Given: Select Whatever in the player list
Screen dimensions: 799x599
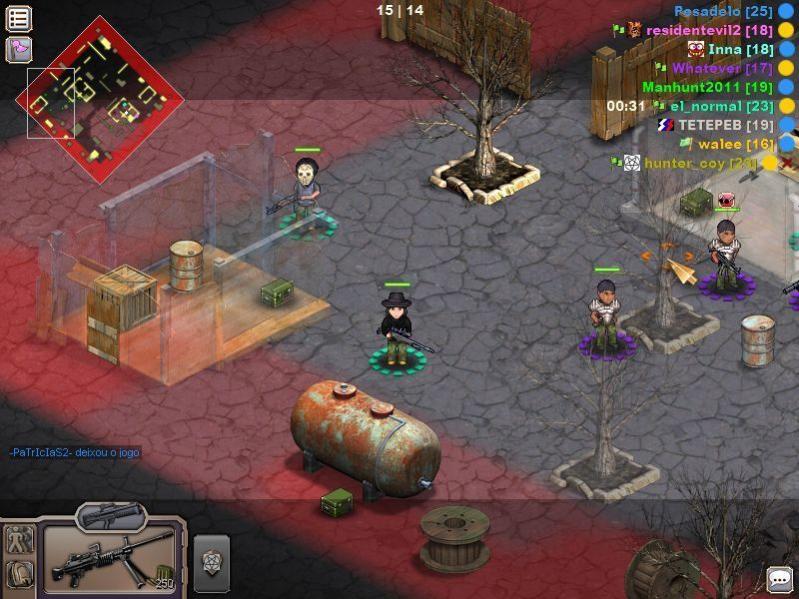Looking at the screenshot, I should 707,68.
